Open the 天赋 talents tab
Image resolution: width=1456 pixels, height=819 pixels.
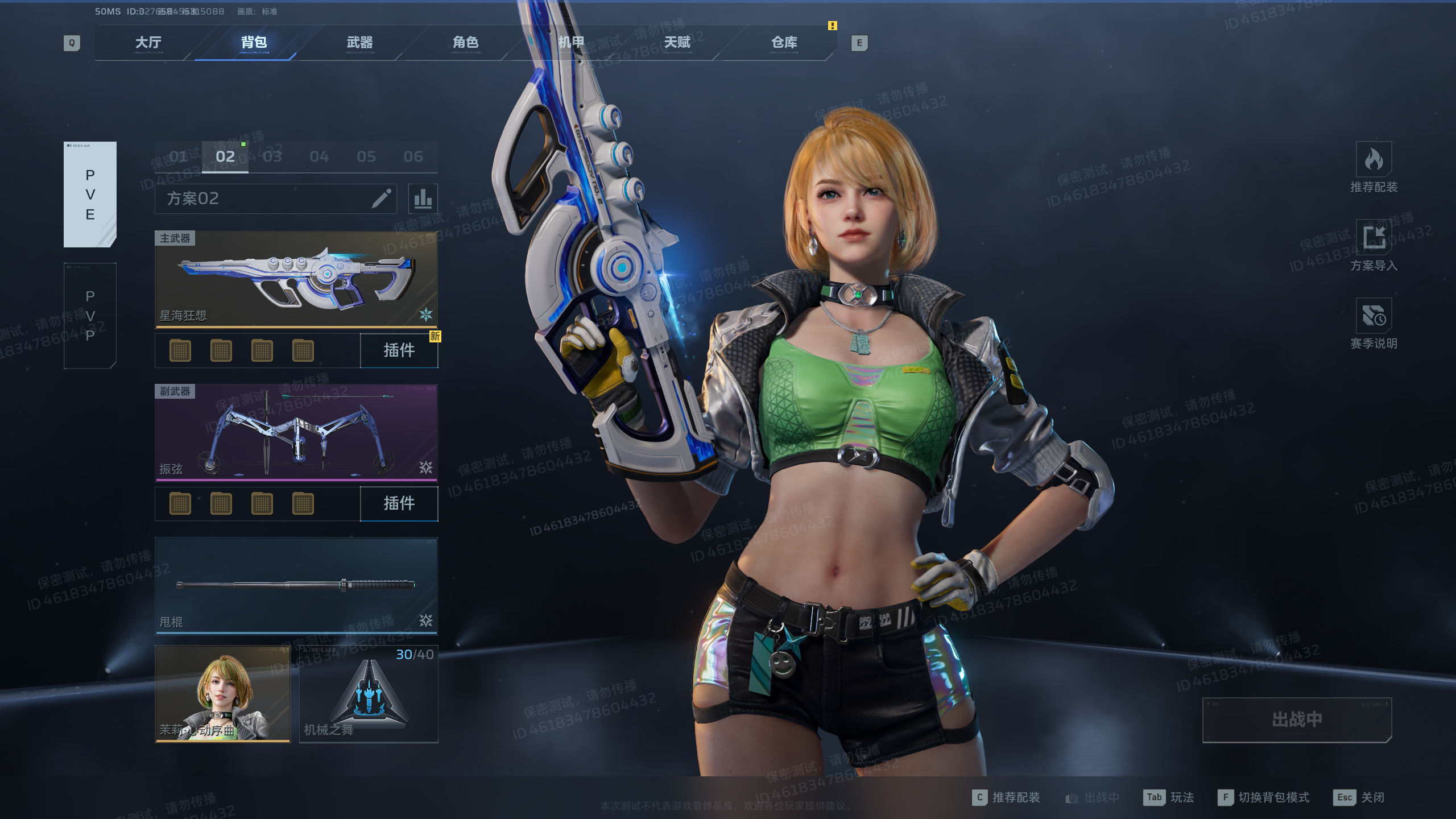[677, 43]
